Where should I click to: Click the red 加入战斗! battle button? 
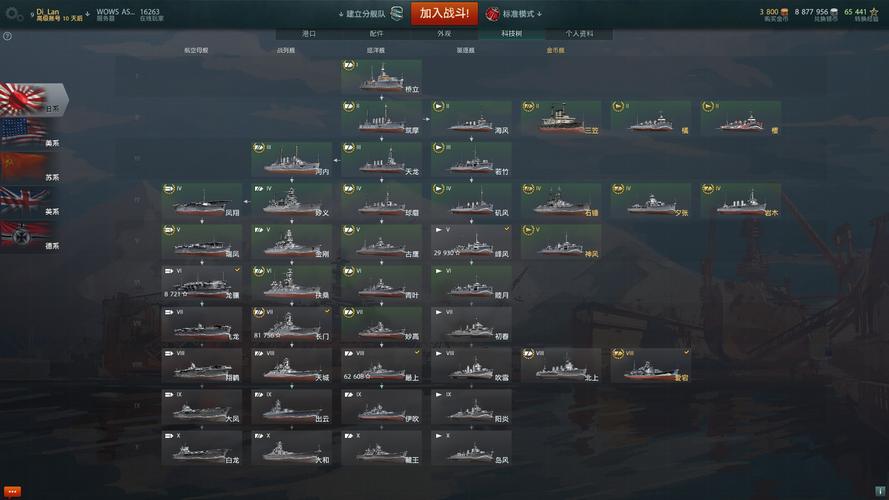444,13
